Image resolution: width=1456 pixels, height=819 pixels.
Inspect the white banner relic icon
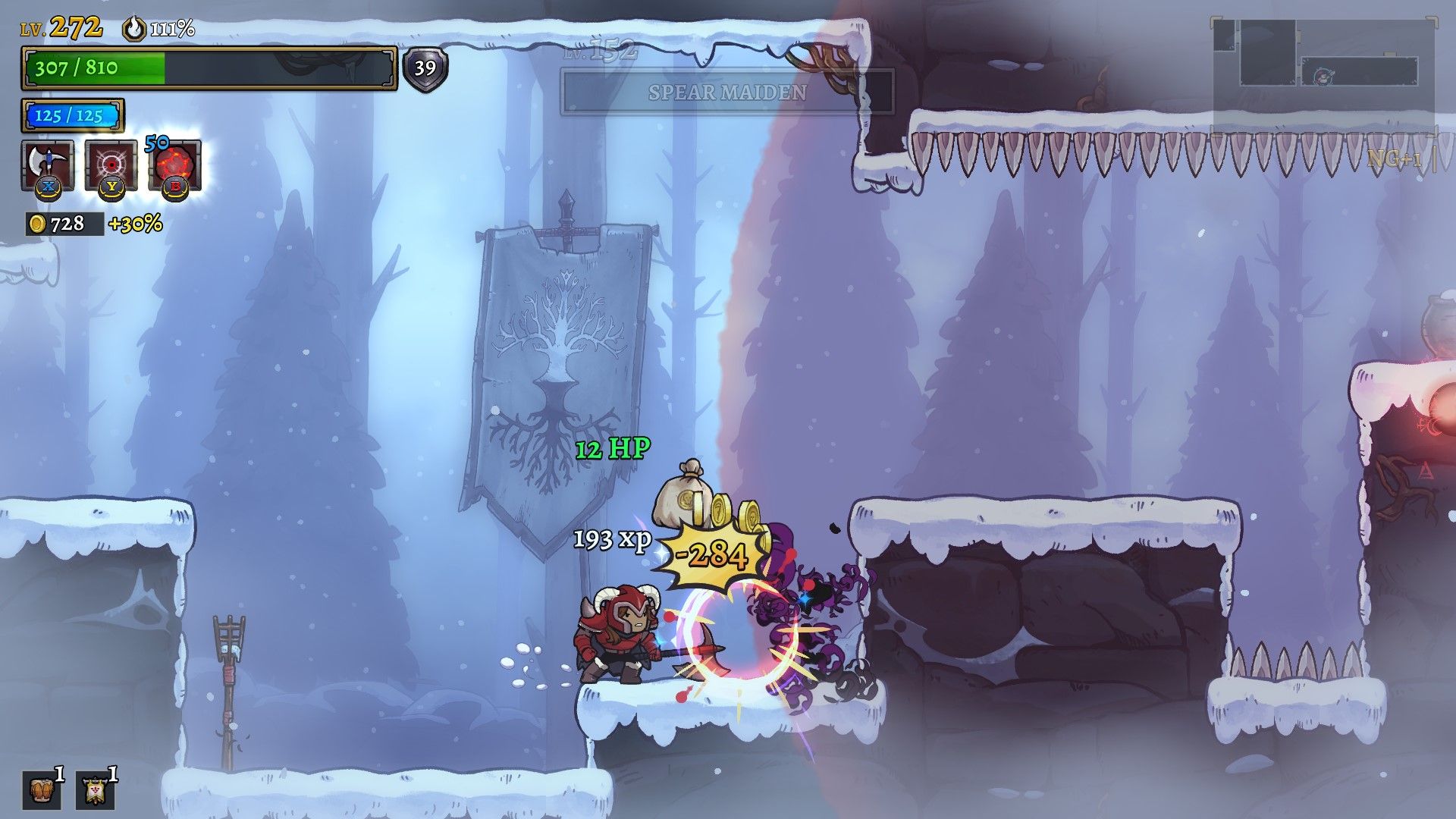pyautogui.click(x=95, y=791)
